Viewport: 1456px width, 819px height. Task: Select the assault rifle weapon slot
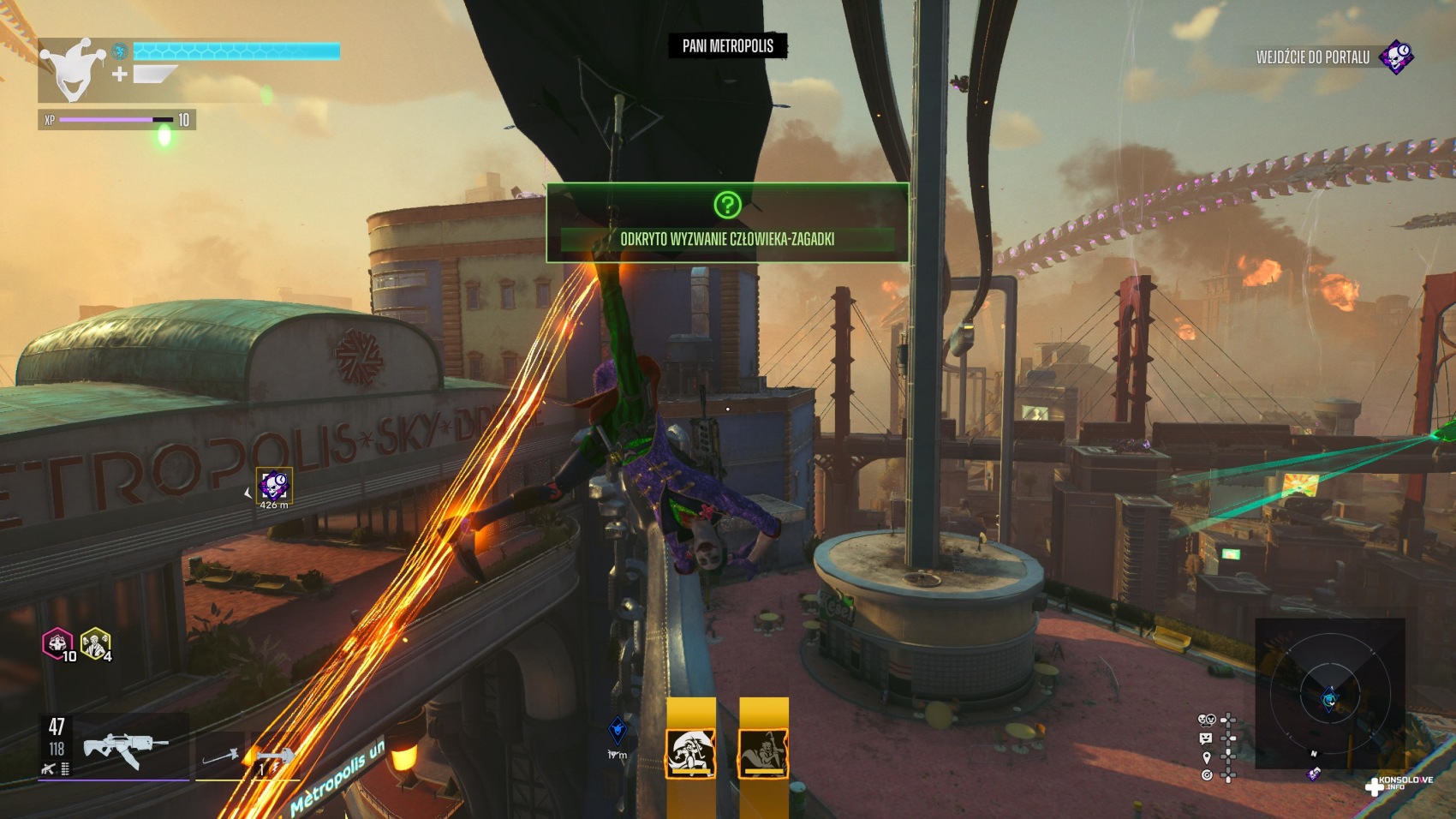(125, 745)
